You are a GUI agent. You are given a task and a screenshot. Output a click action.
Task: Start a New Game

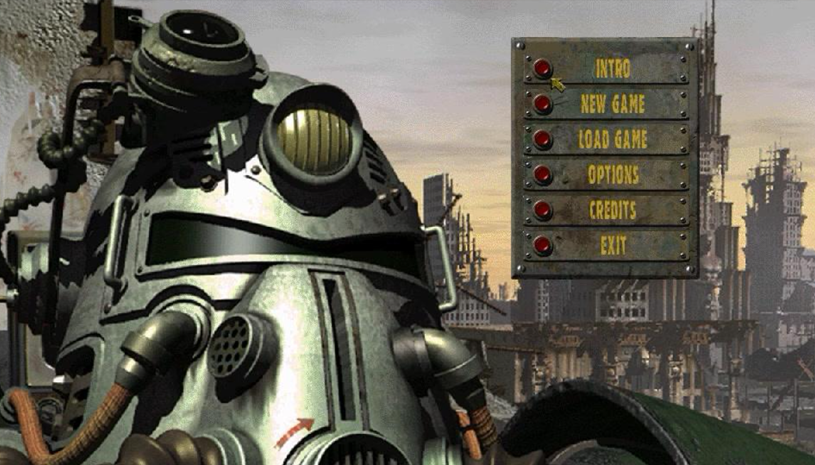tap(542, 103)
